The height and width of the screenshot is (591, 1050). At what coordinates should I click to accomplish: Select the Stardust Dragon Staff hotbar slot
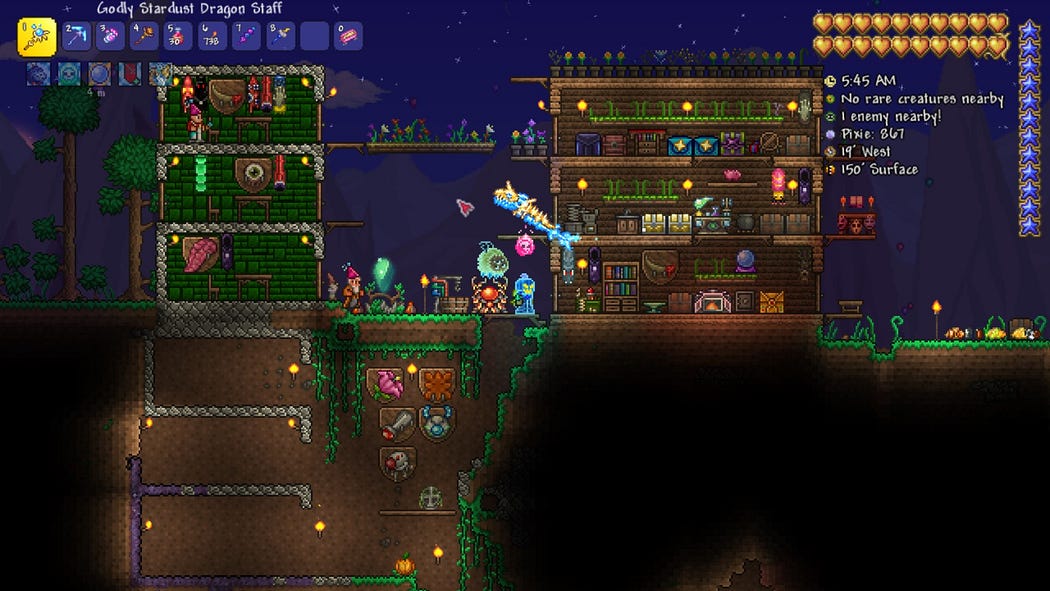tap(37, 38)
